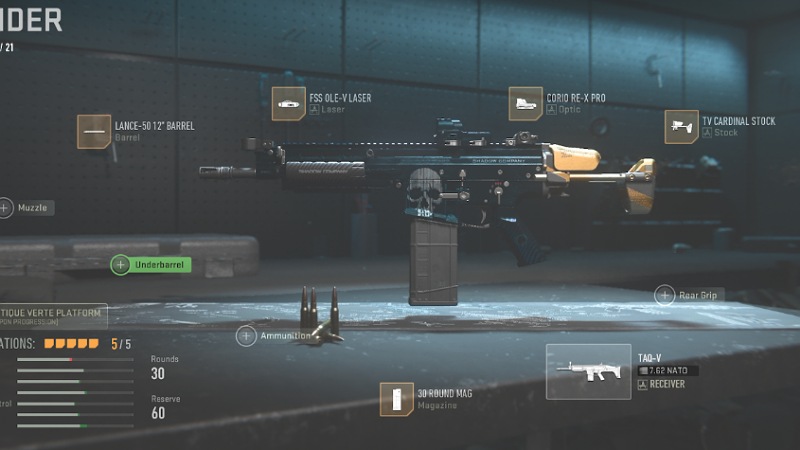
Task: Open the FSS OLE-V Laser slot
Action: click(289, 104)
